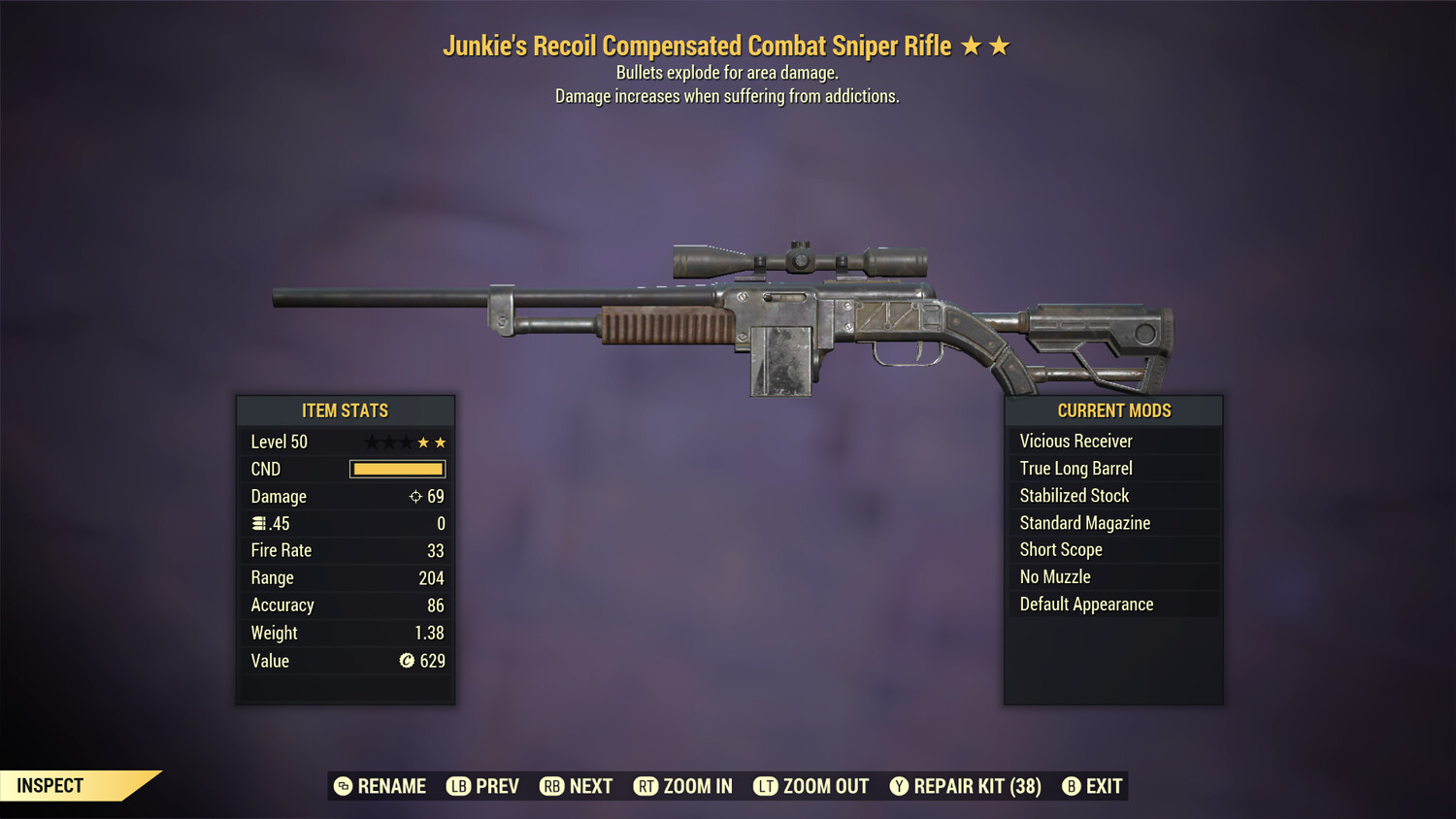The height and width of the screenshot is (819, 1456).
Task: Click the star rating on the Level 50 row
Action: (404, 442)
